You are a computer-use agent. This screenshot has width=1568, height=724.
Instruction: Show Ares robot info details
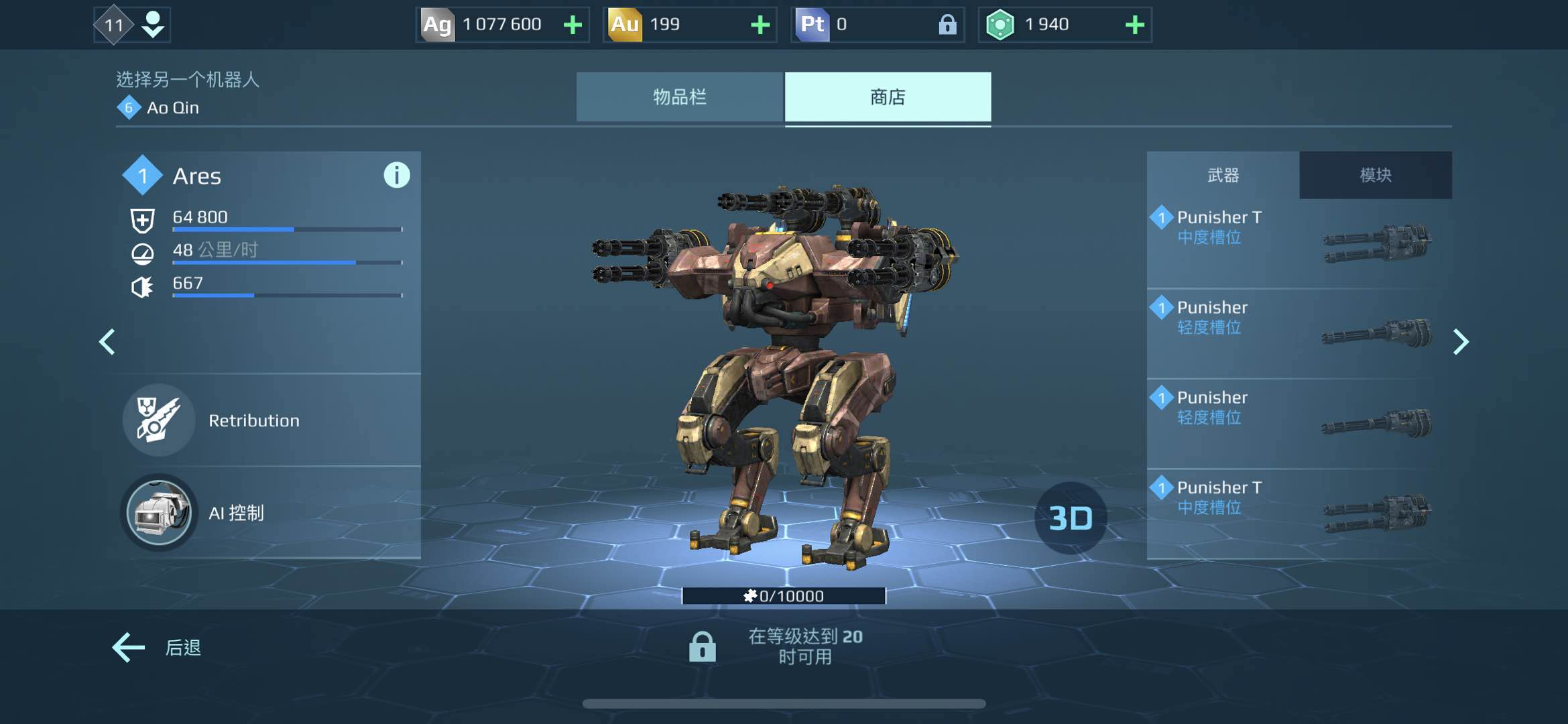pos(396,176)
